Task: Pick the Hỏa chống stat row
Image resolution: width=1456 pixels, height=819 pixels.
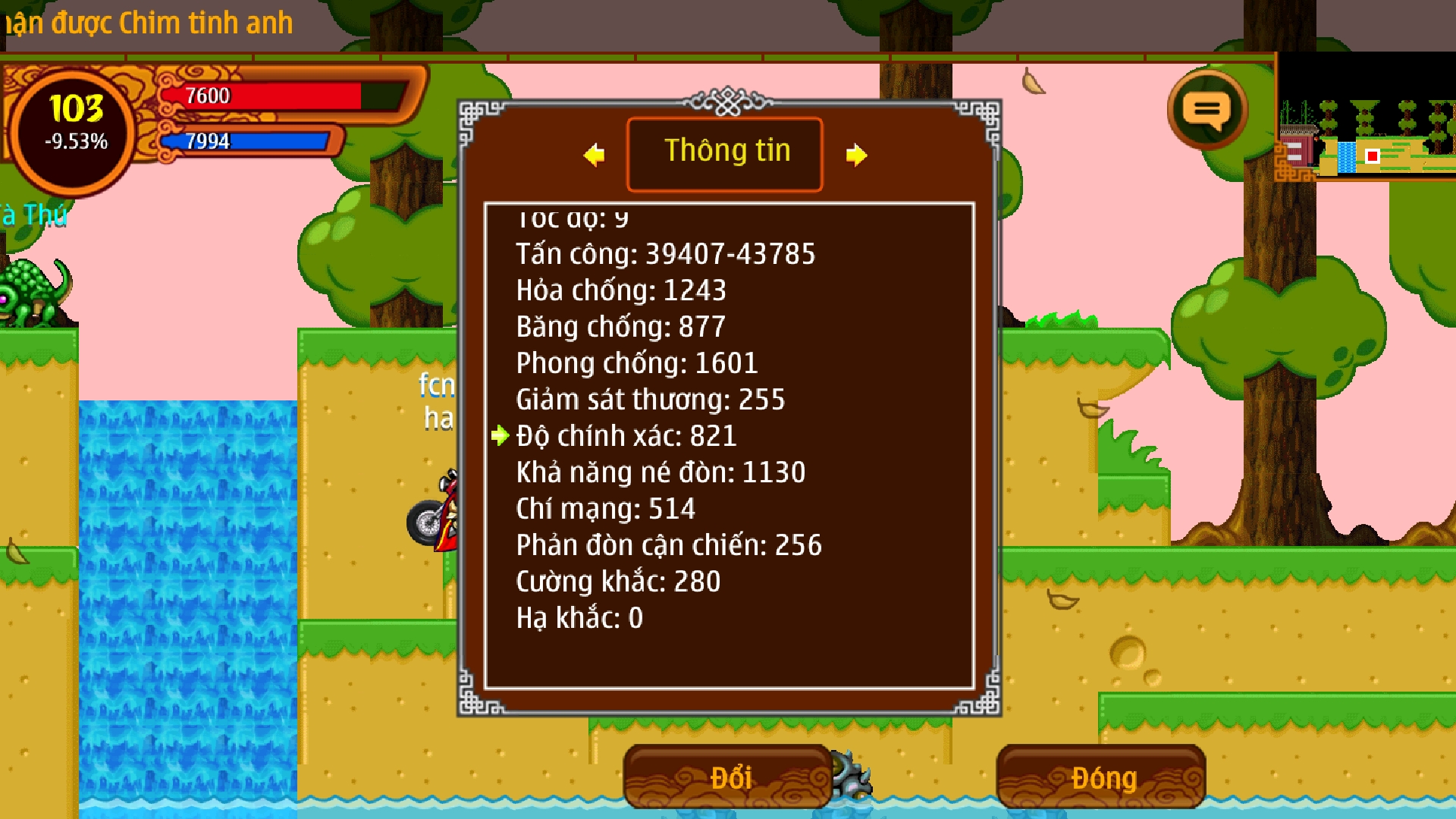Action: click(x=621, y=290)
